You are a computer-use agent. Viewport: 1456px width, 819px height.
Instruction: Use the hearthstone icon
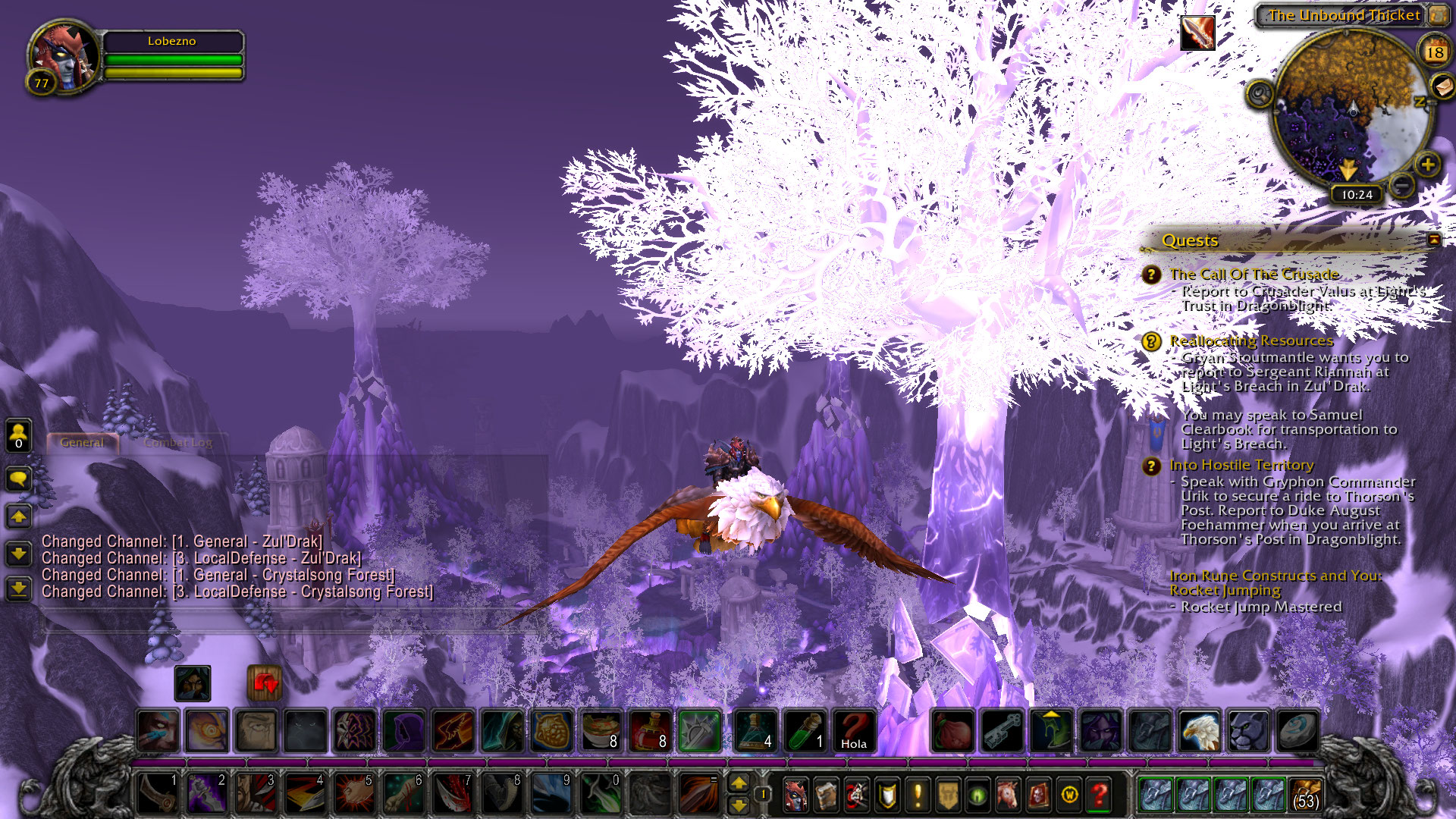[x=1297, y=731]
